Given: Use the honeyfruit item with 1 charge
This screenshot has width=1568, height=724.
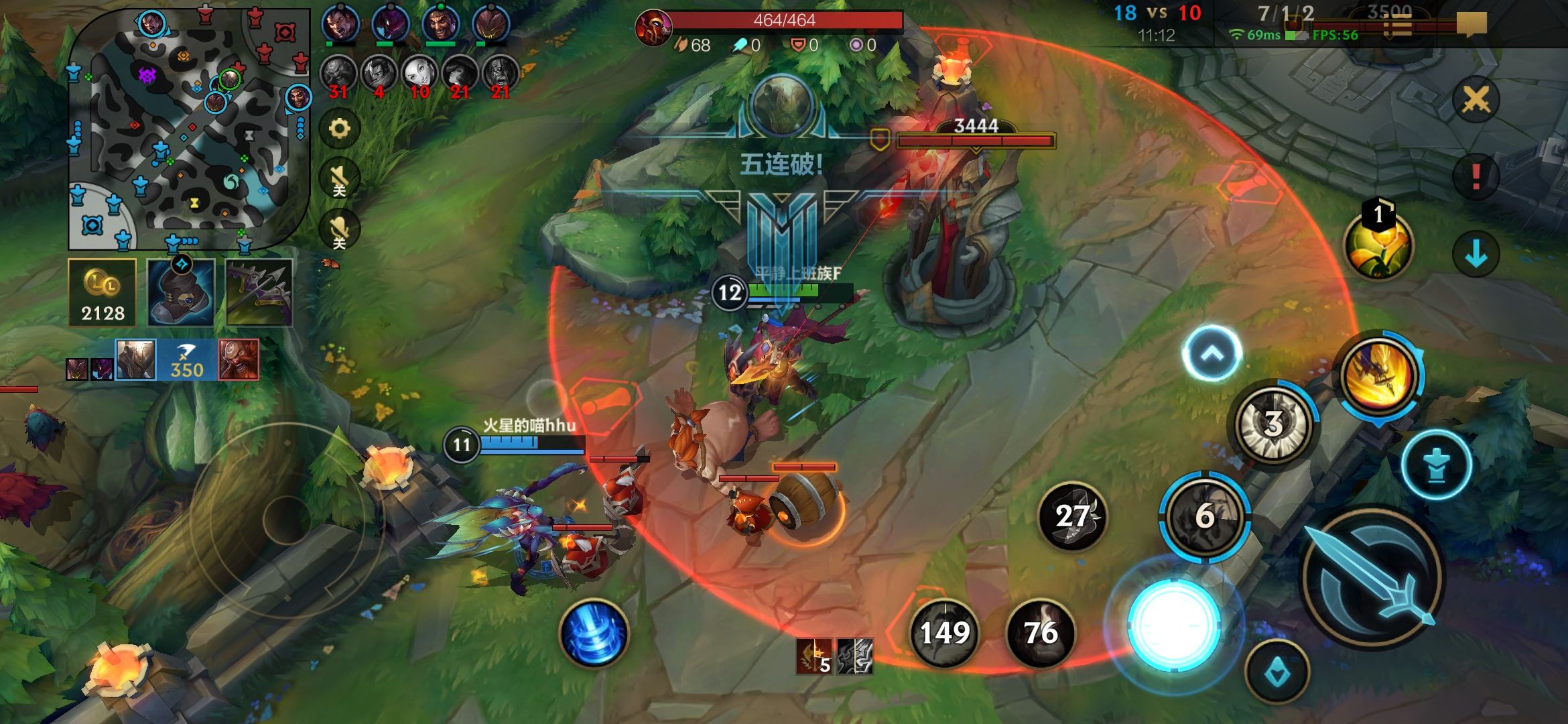Looking at the screenshot, I should 1378,245.
